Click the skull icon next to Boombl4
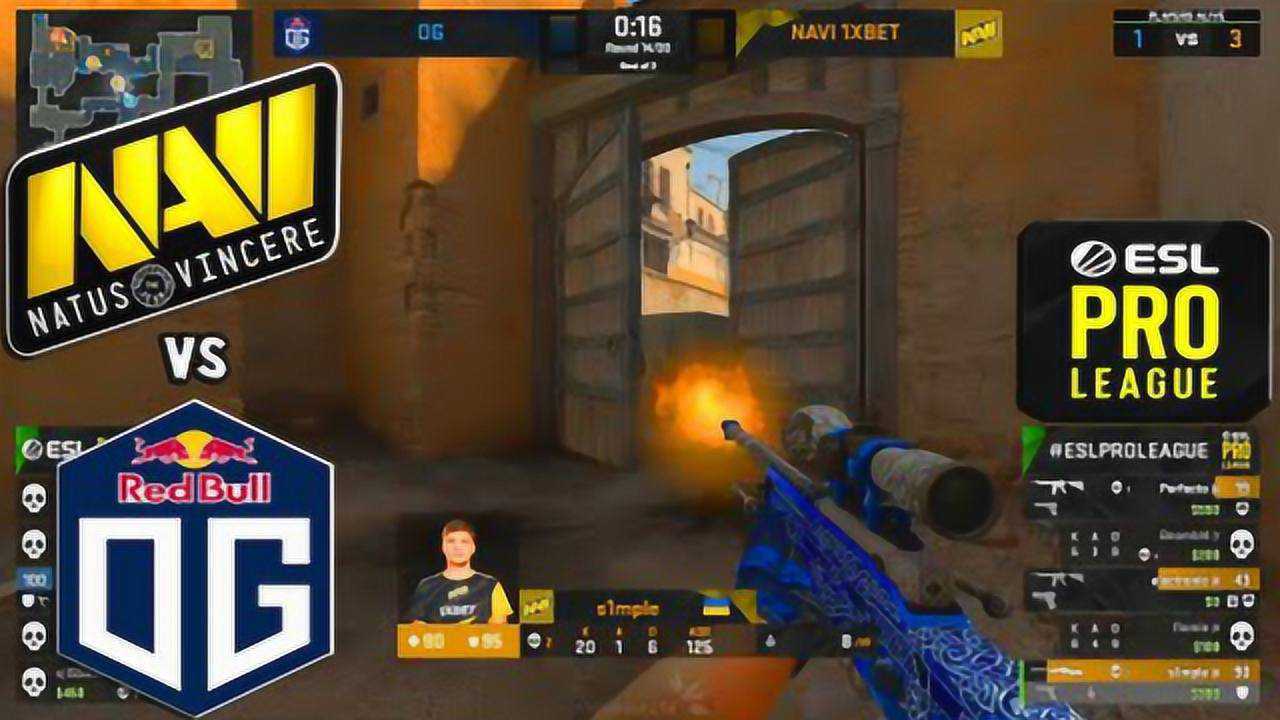 (1242, 543)
